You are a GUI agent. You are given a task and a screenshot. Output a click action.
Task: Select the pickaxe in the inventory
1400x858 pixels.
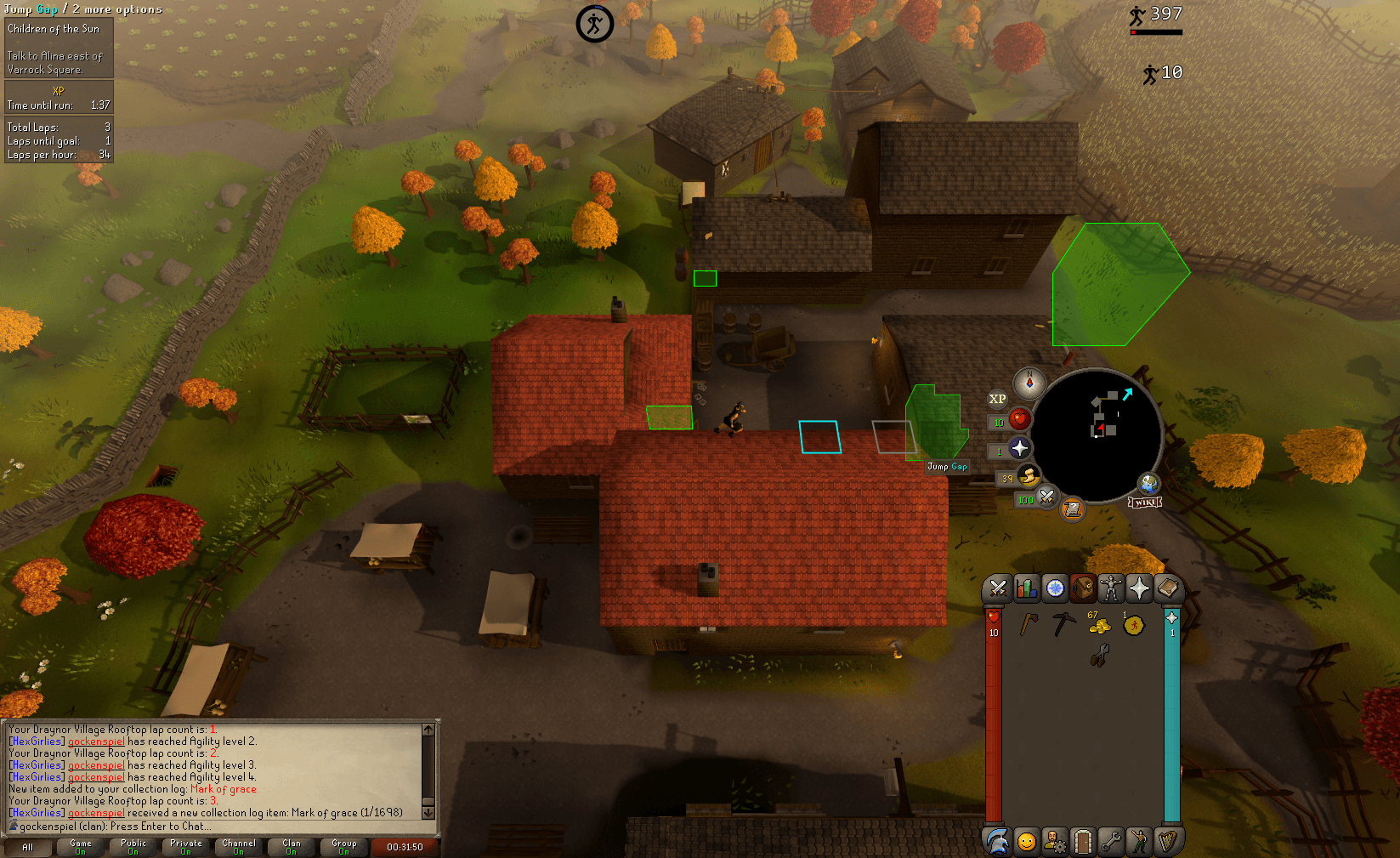(1064, 624)
